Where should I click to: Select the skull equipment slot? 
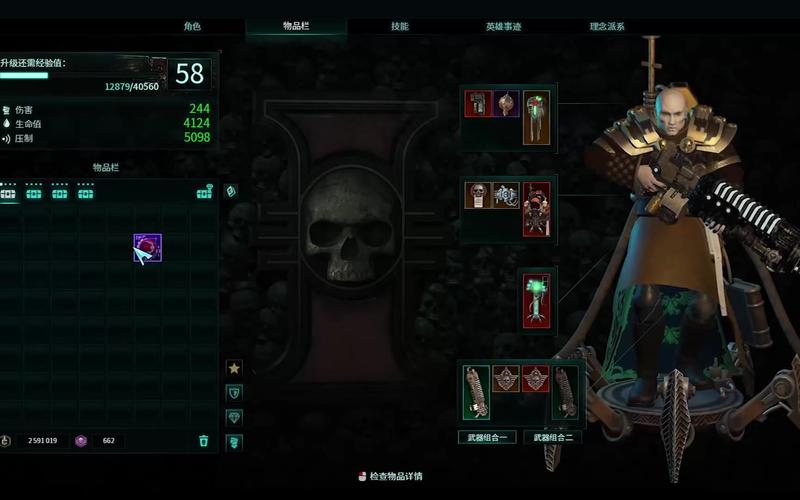tap(478, 195)
